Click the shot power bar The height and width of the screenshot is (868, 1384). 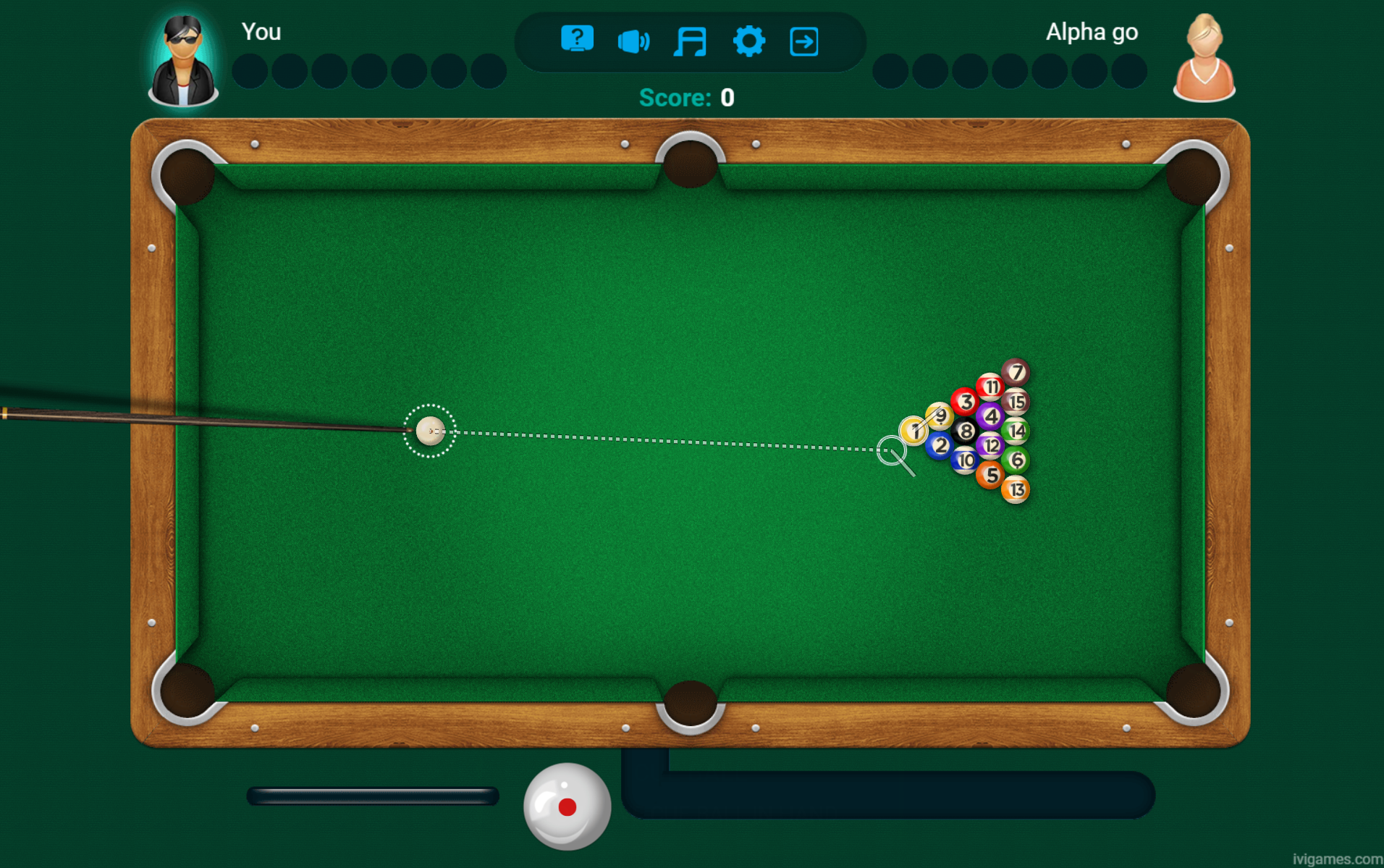[x=372, y=796]
